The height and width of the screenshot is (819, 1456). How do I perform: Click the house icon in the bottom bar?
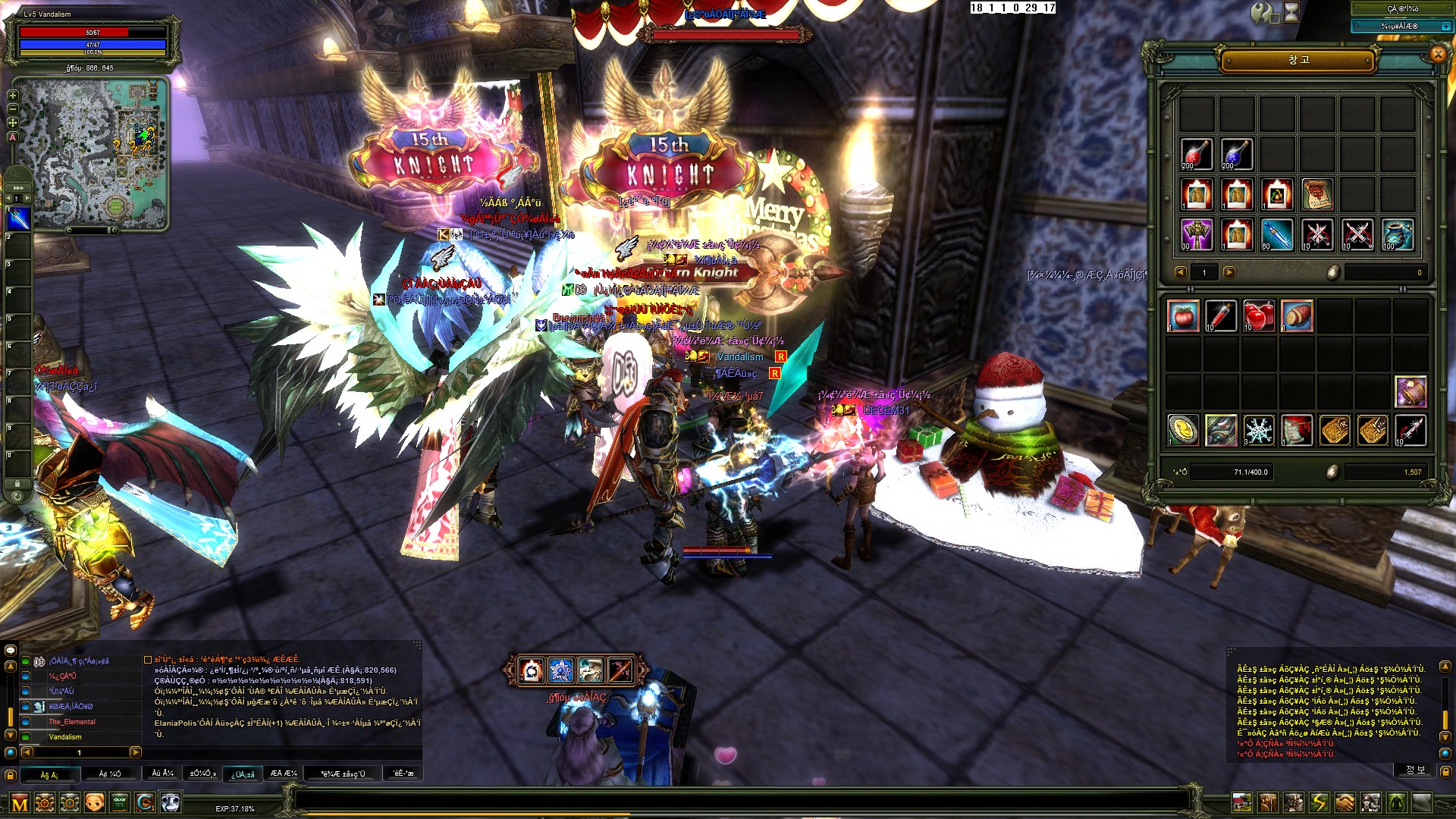click(x=1241, y=802)
